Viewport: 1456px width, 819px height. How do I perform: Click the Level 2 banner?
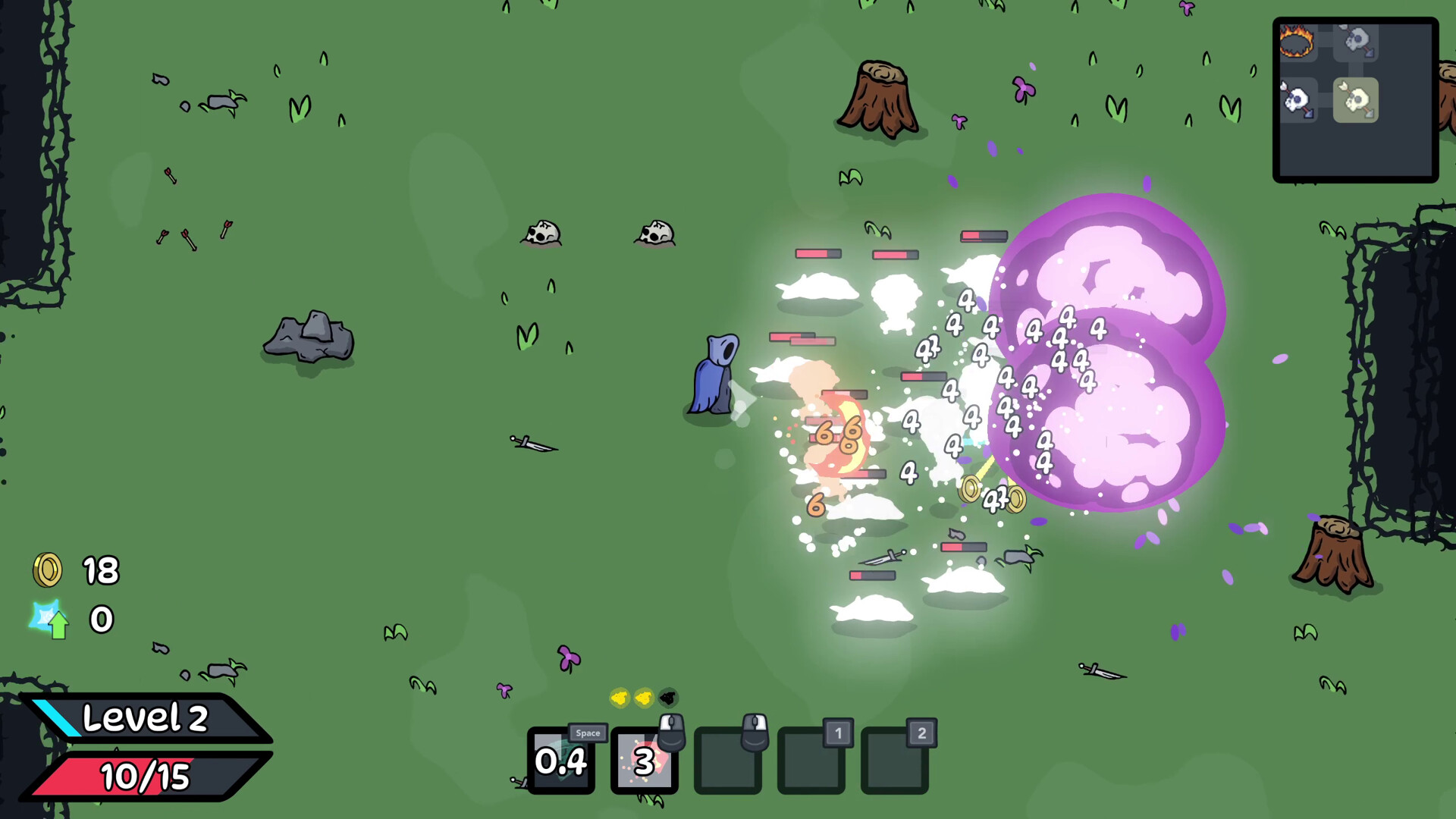(146, 719)
